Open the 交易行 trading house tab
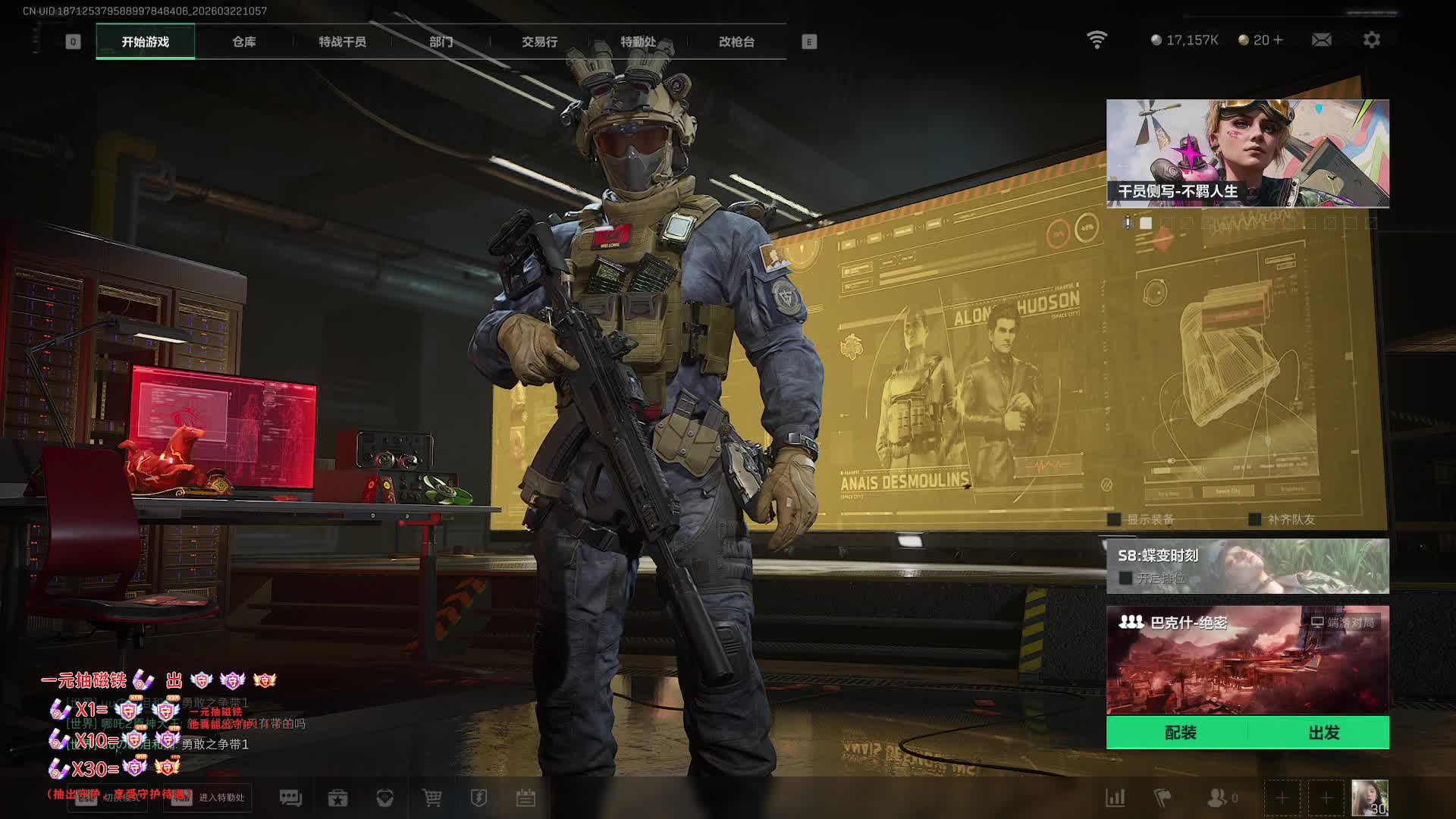 click(x=539, y=42)
